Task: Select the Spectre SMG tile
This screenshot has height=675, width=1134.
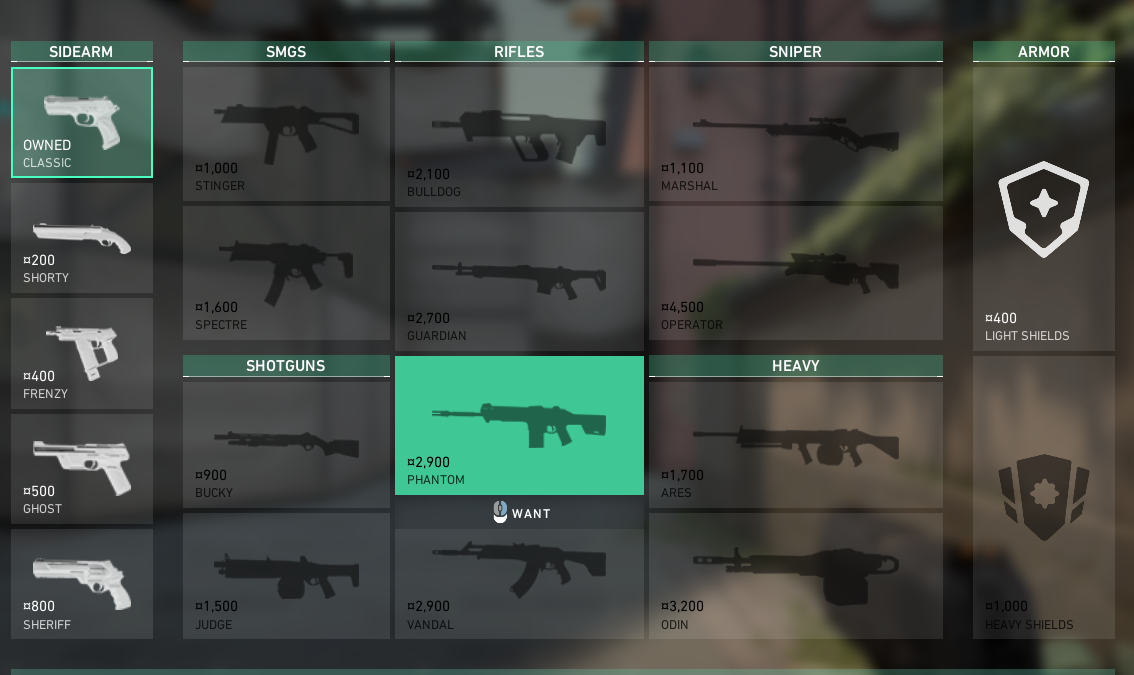Action: point(286,272)
